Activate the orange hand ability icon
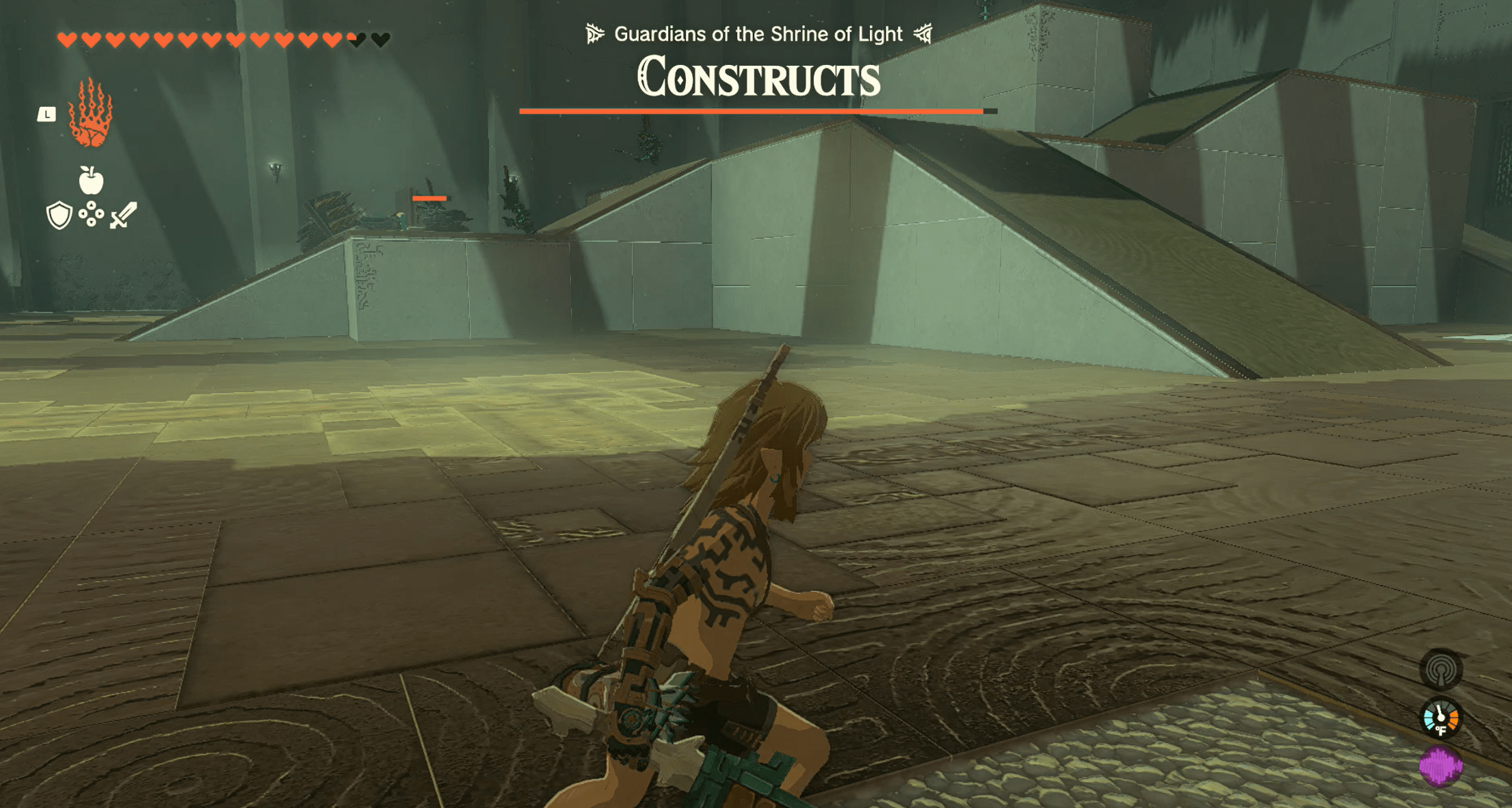Screen dimensions: 1512x808 pos(90,114)
